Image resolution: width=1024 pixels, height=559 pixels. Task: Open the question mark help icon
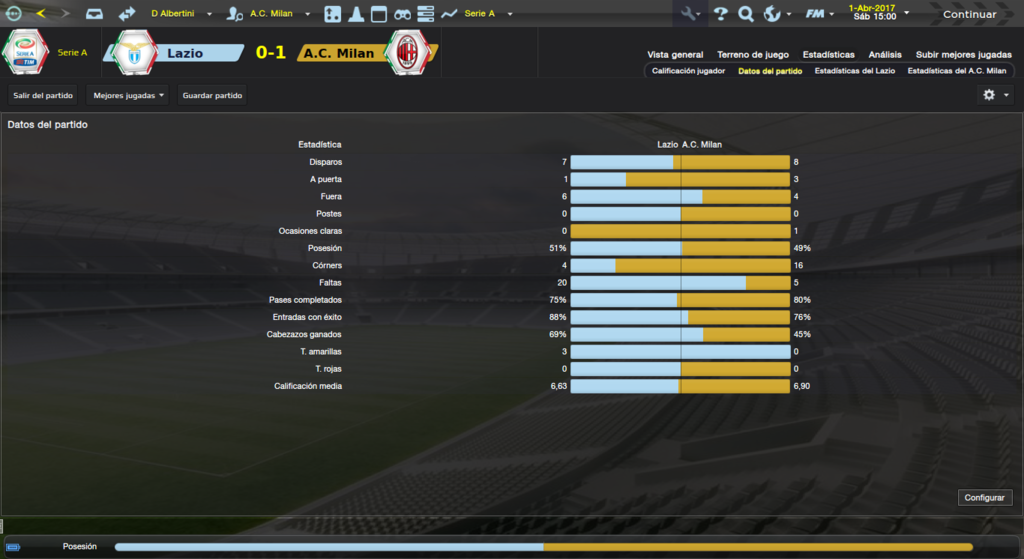720,14
